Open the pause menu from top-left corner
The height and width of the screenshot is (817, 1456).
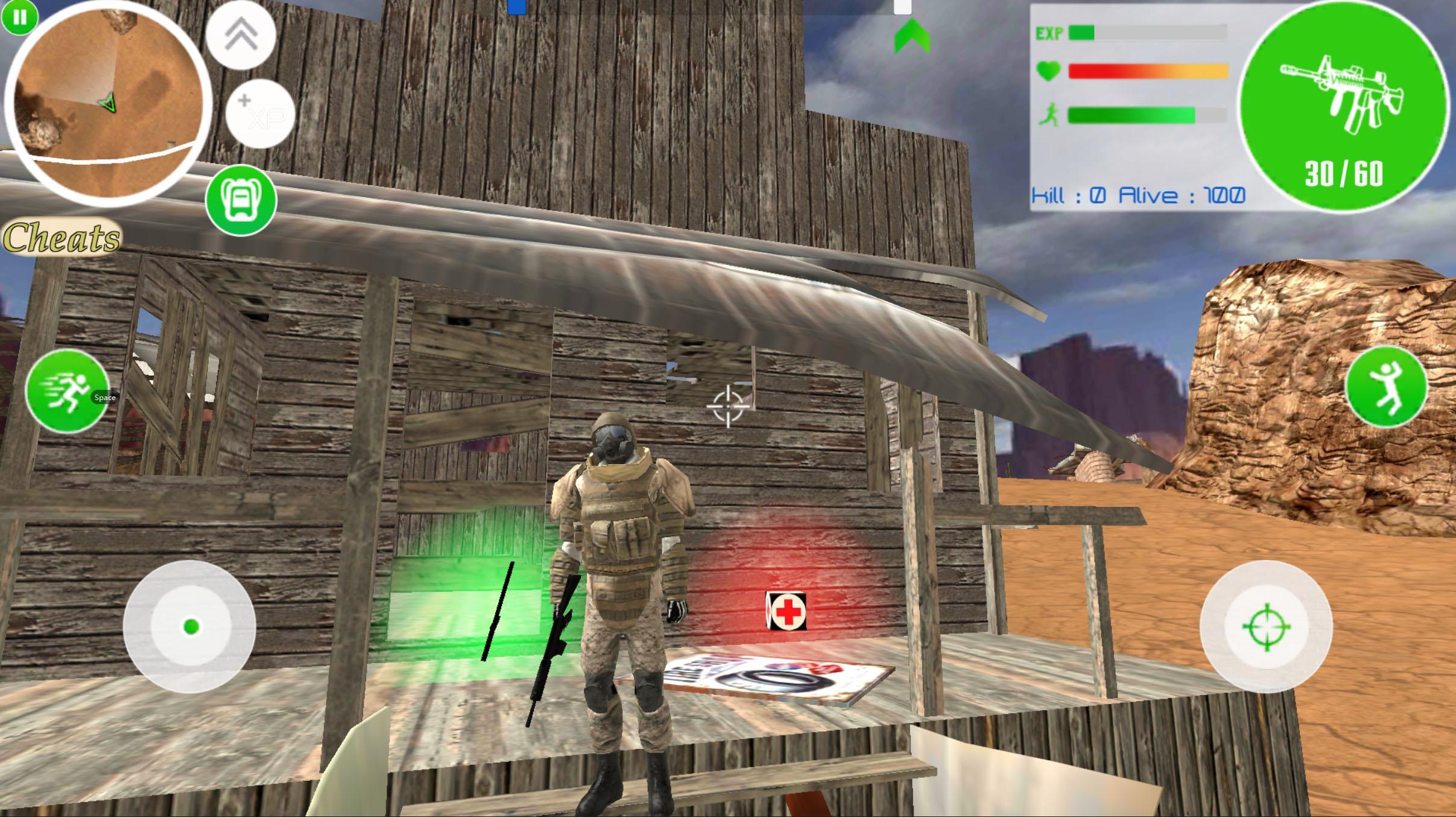(19, 18)
